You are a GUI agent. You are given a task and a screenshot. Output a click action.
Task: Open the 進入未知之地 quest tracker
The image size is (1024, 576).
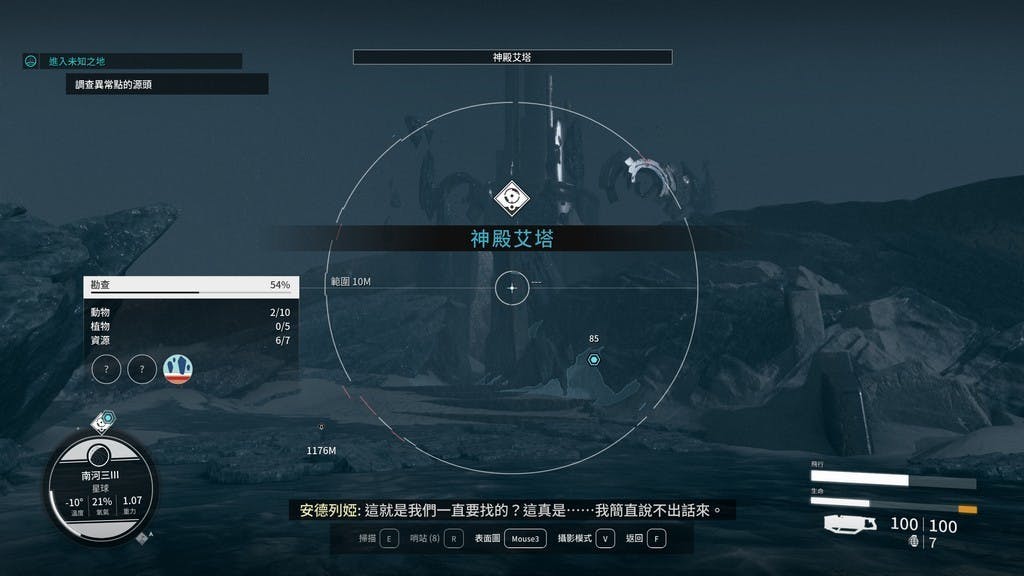132,61
